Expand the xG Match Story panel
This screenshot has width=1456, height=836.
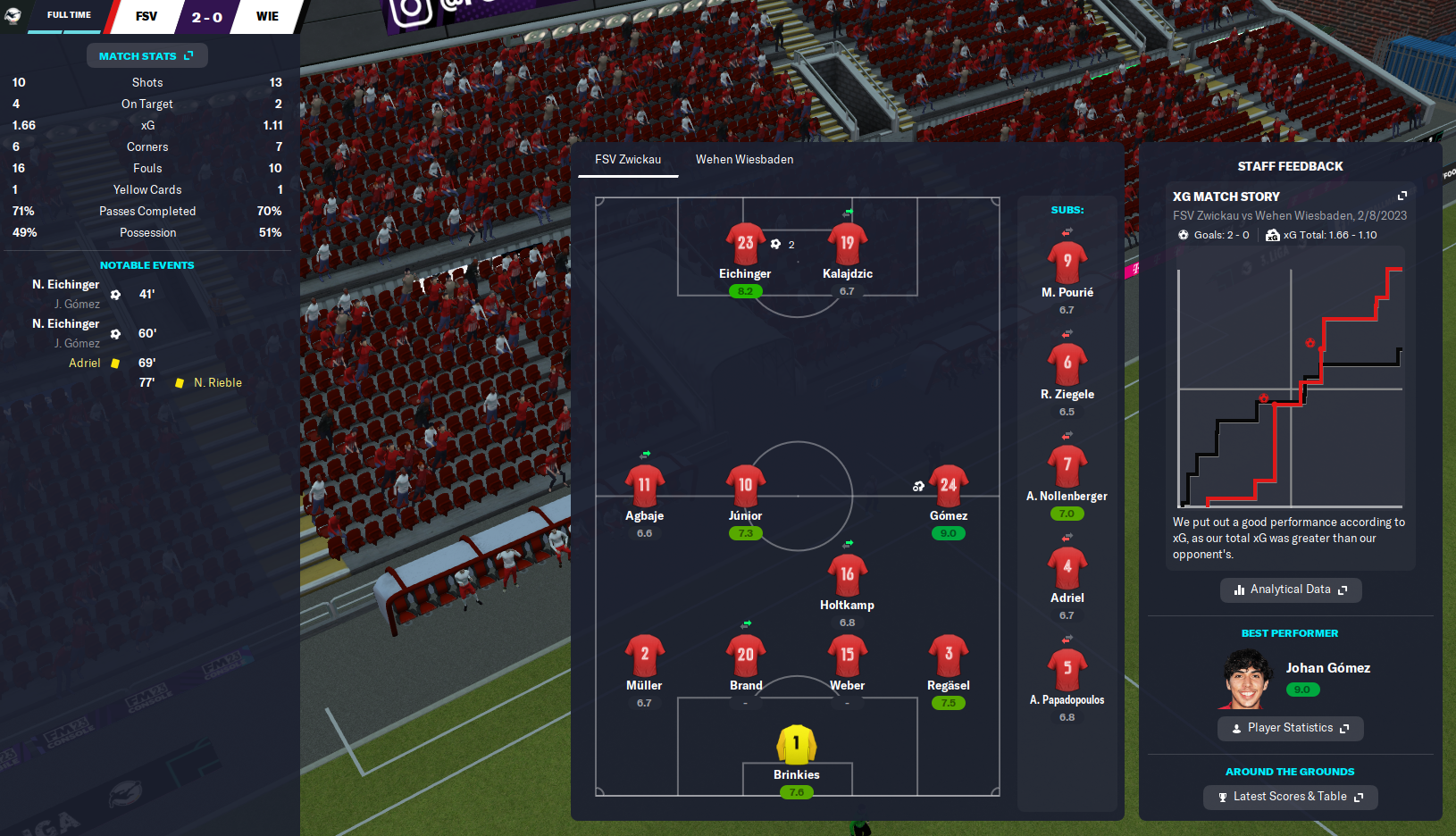pyautogui.click(x=1402, y=196)
